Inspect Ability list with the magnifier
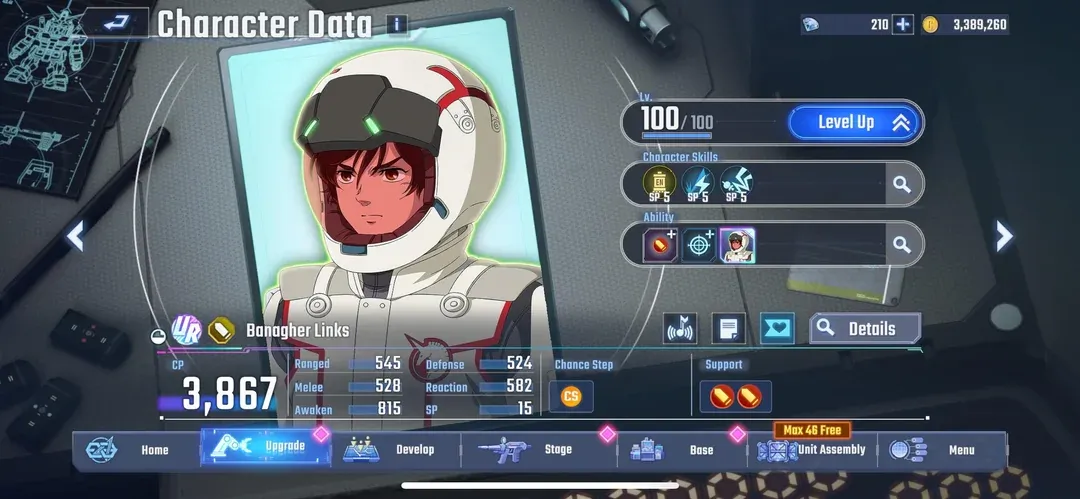Screen dimensions: 1080x499 point(901,244)
